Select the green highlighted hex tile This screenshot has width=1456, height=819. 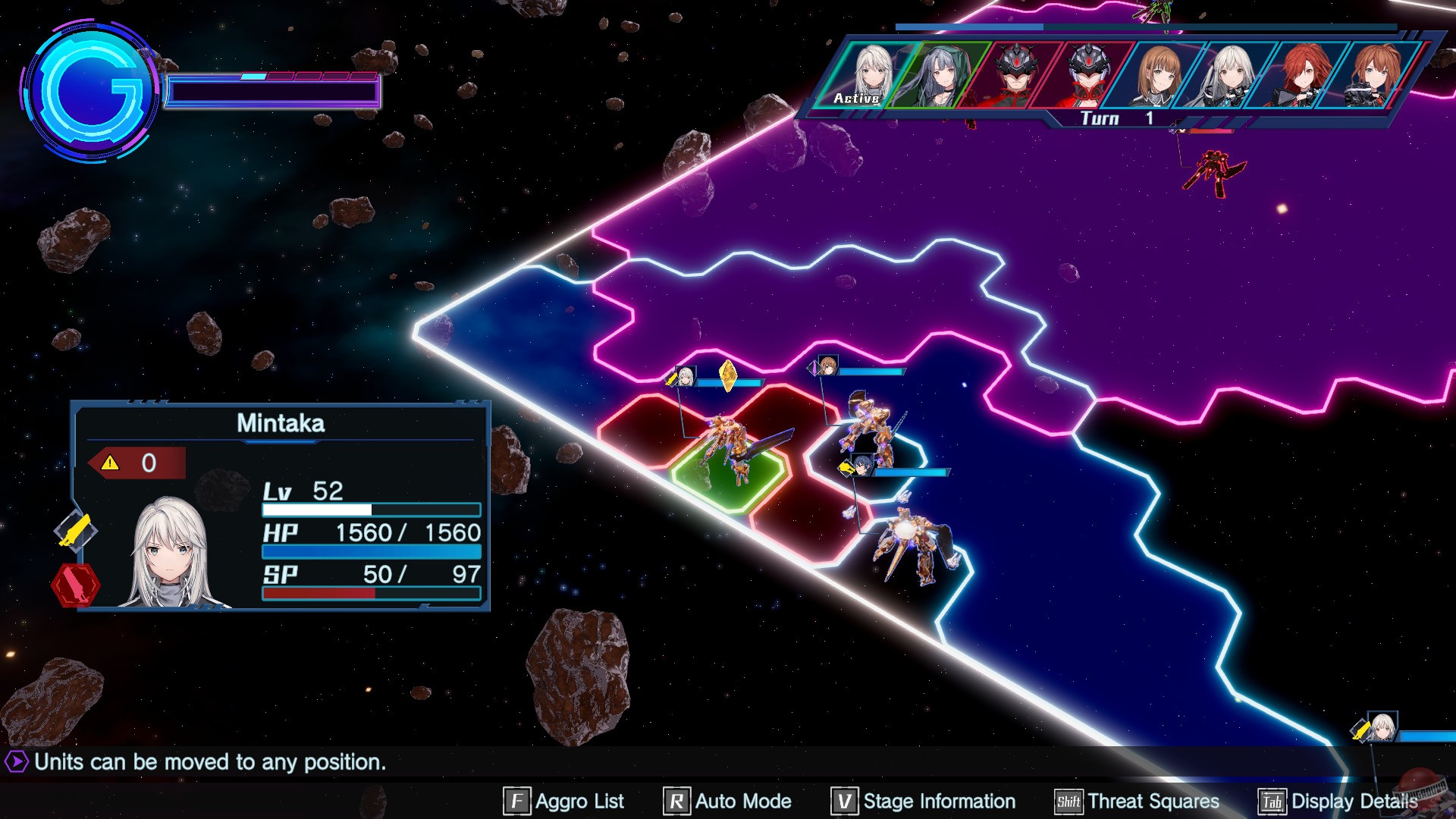(728, 478)
